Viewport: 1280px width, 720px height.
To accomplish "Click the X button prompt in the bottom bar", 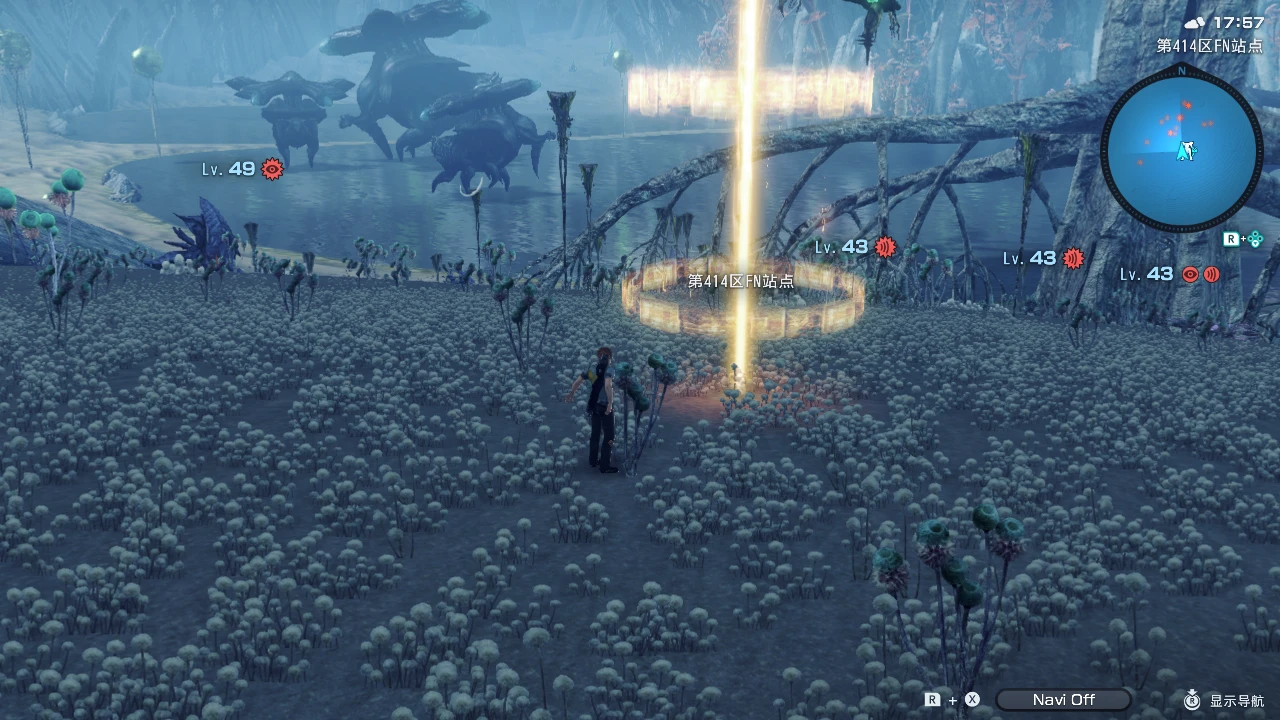I will tap(969, 699).
